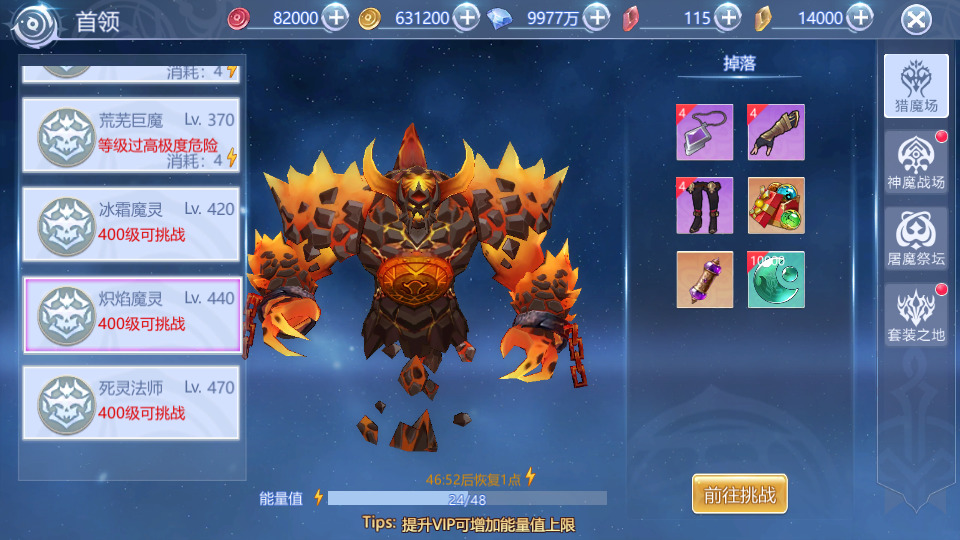This screenshot has width=960, height=540.
Task: Inspect the scroll drop item
Action: point(705,280)
